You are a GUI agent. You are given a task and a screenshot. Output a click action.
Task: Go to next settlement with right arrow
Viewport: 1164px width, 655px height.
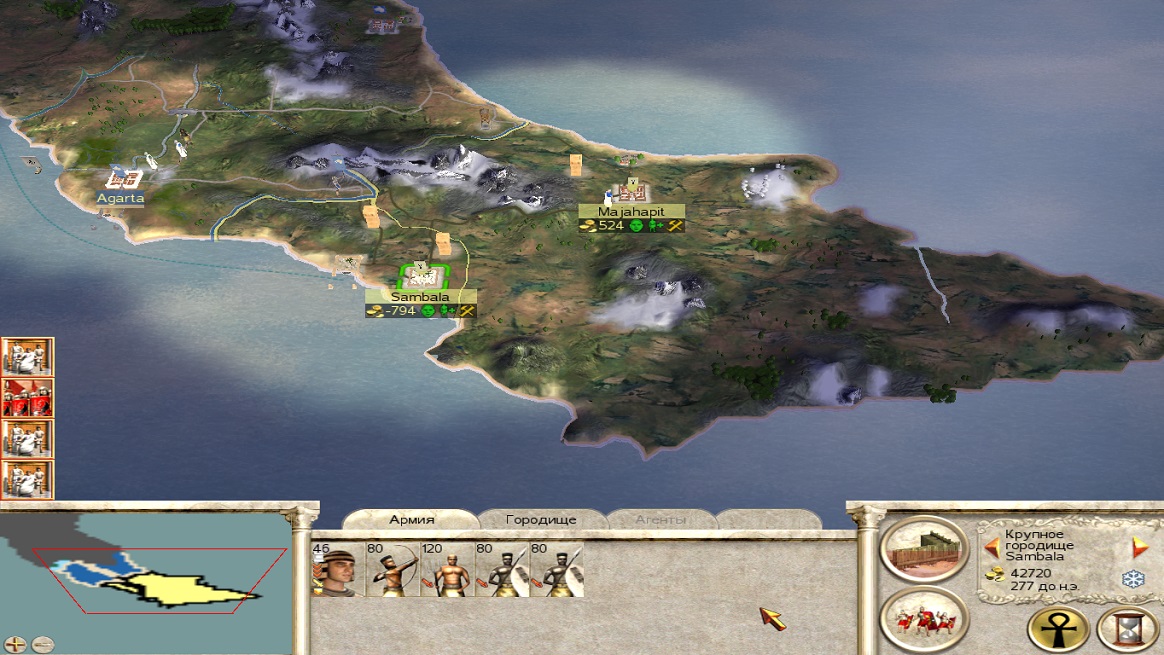(x=1139, y=547)
